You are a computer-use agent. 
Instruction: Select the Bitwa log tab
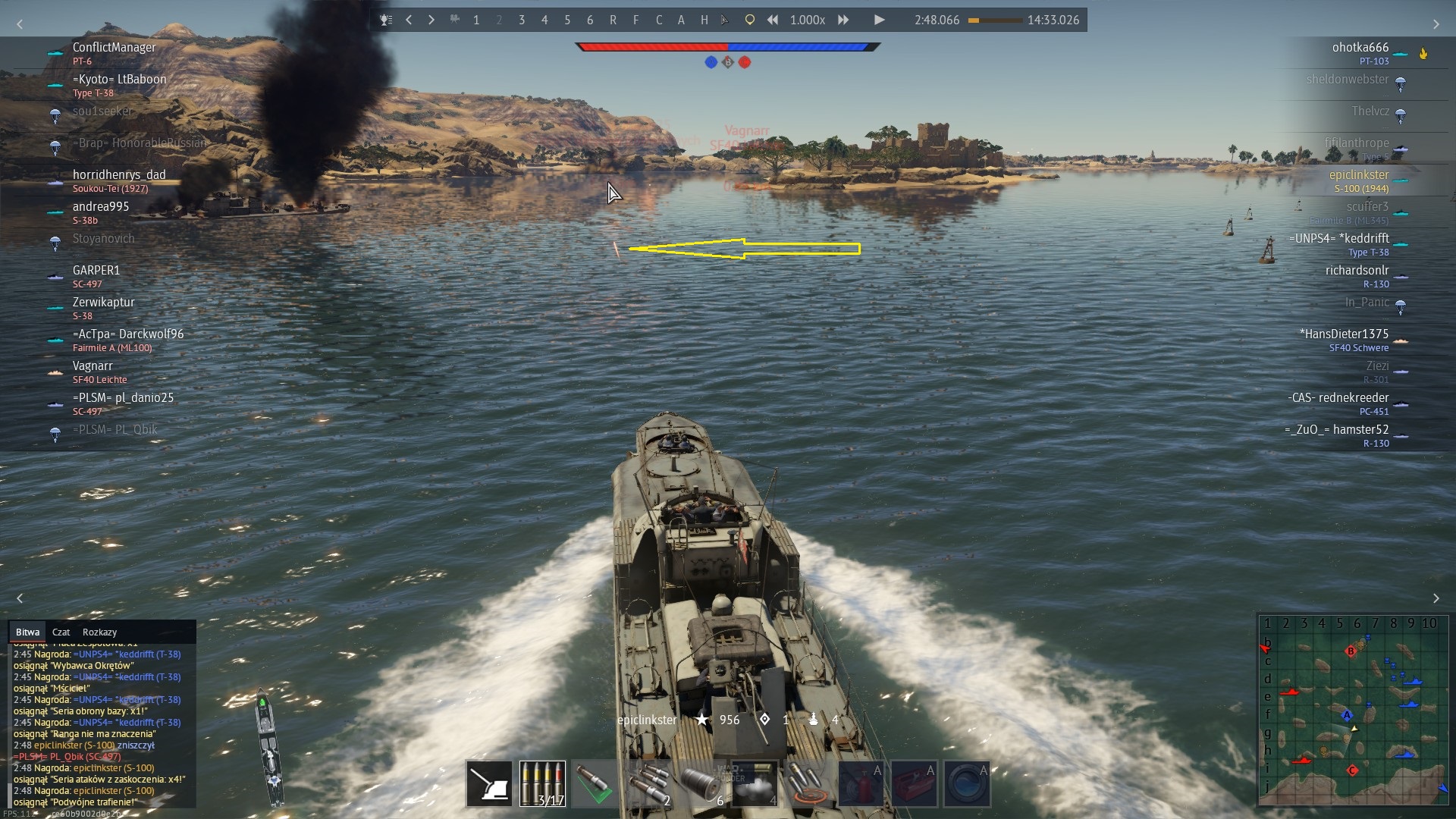point(27,632)
